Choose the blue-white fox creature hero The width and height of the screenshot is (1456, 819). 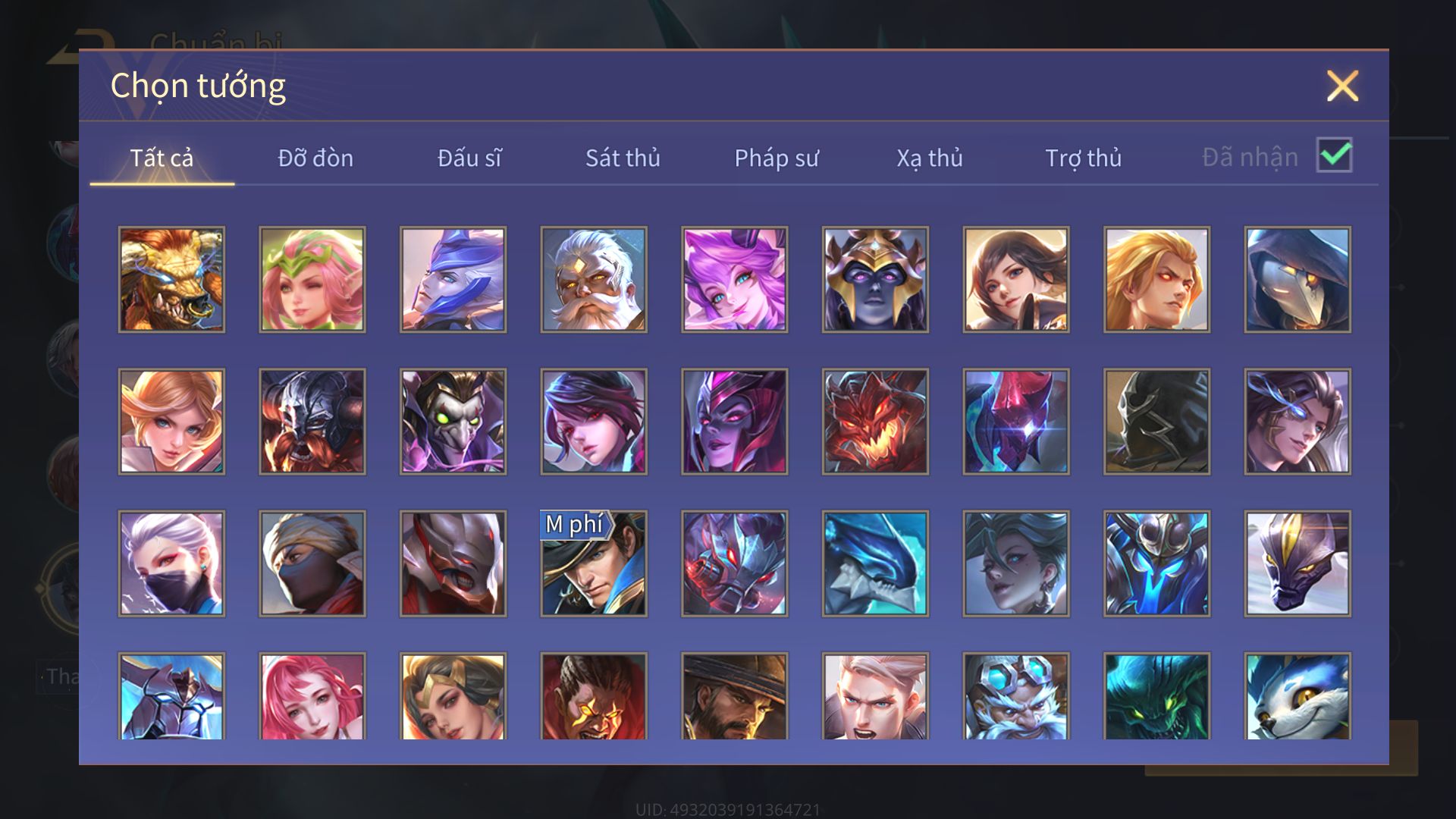pyautogui.click(x=1298, y=696)
